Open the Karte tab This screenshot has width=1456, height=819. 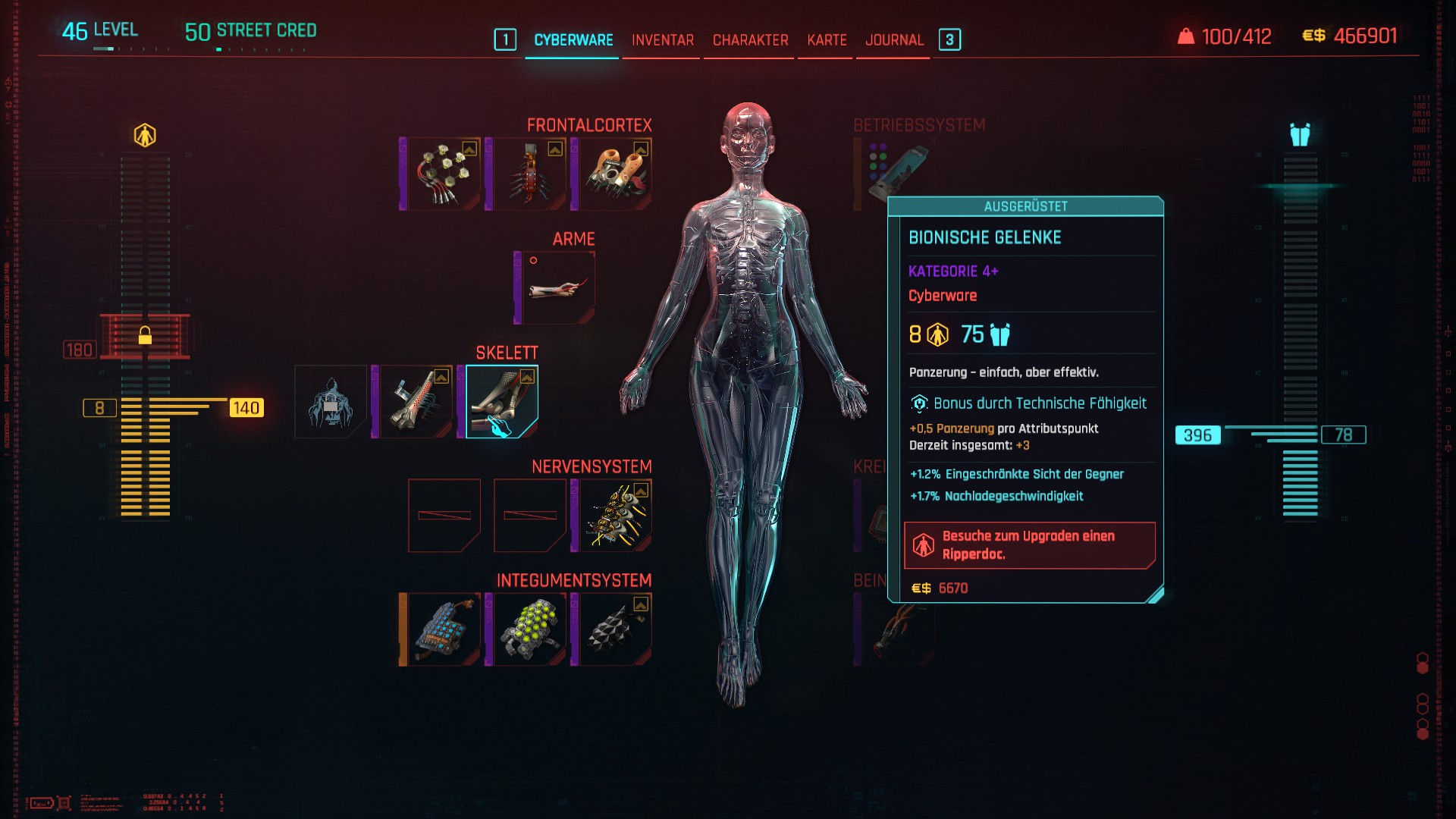(x=827, y=40)
